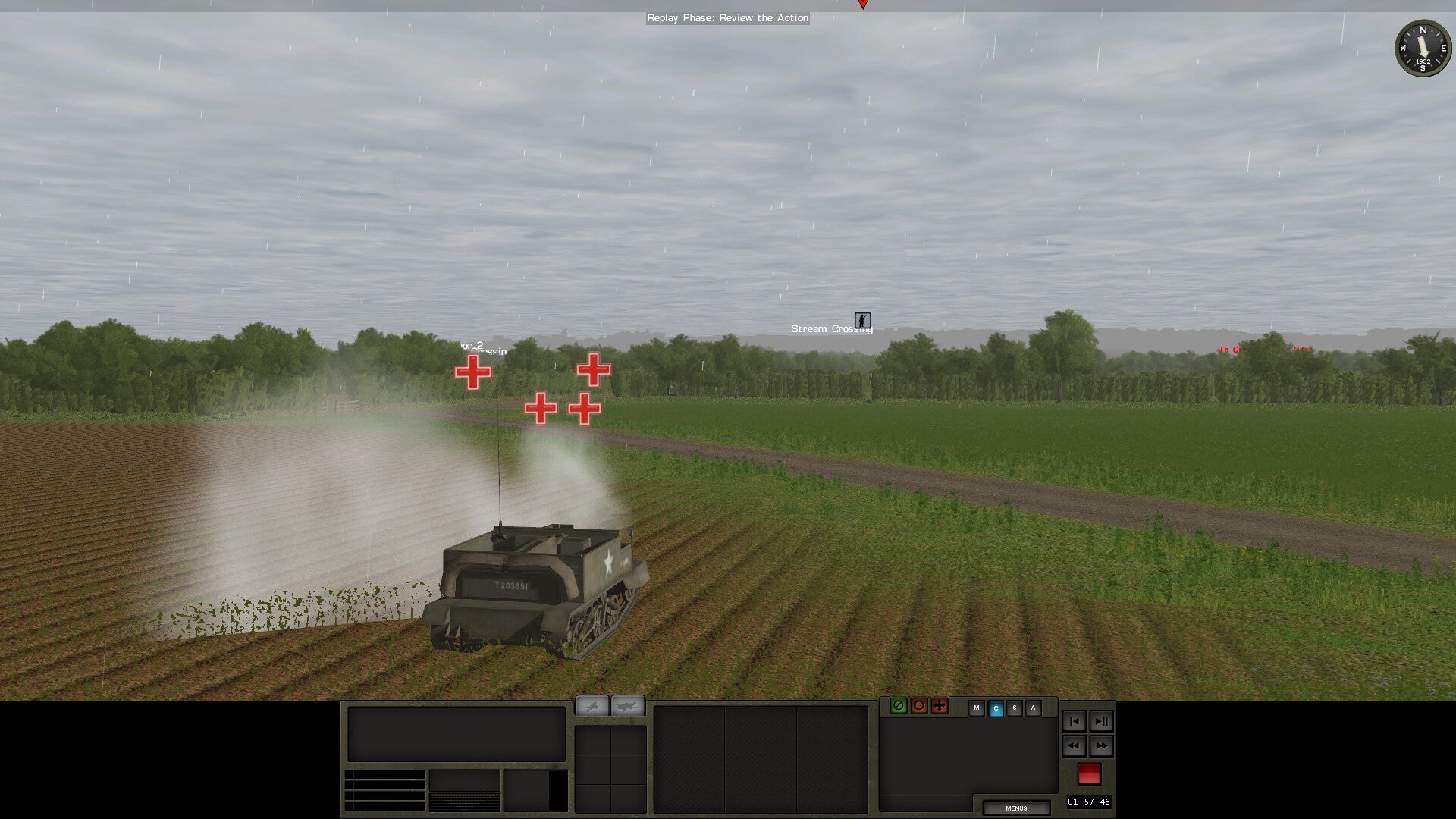Click the red octagon halt icon
Screen dimensions: 1456x819
pyautogui.click(x=919, y=706)
